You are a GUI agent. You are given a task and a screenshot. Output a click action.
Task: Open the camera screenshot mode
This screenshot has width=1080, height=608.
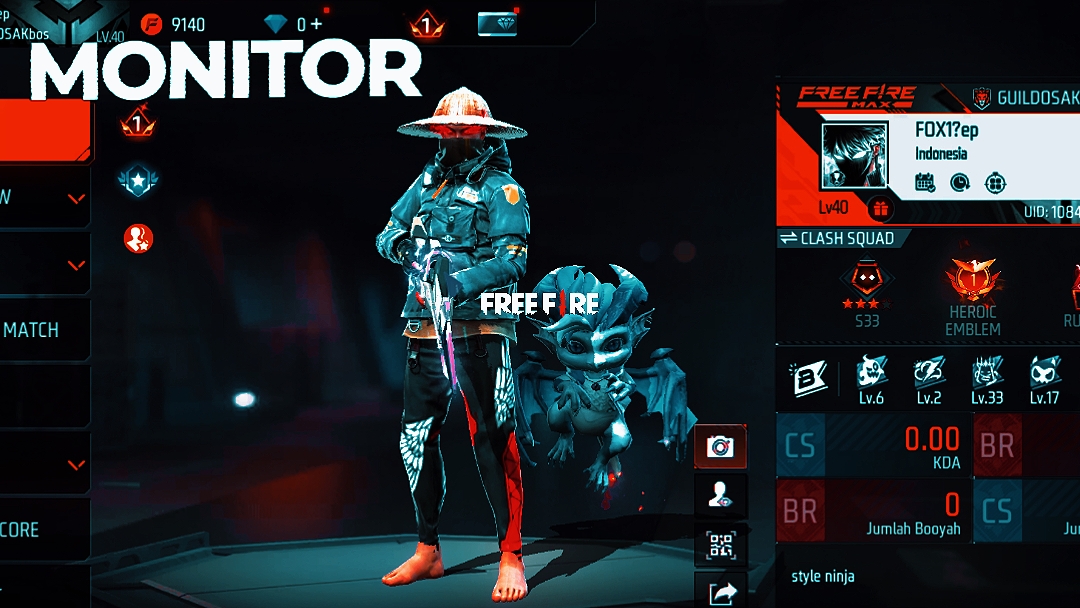tap(720, 446)
